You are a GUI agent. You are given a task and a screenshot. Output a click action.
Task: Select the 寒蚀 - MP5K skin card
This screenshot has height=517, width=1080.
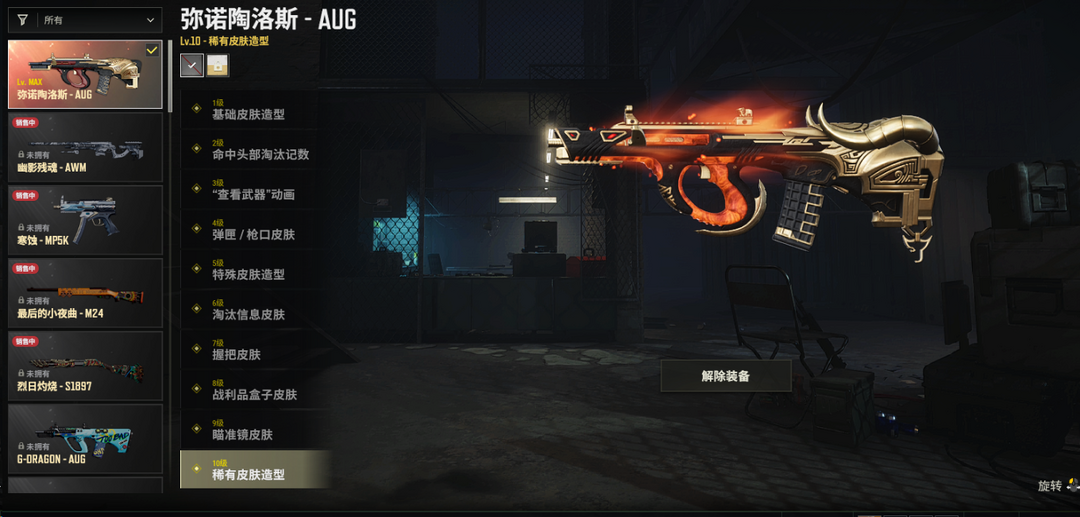pyautogui.click(x=85, y=221)
